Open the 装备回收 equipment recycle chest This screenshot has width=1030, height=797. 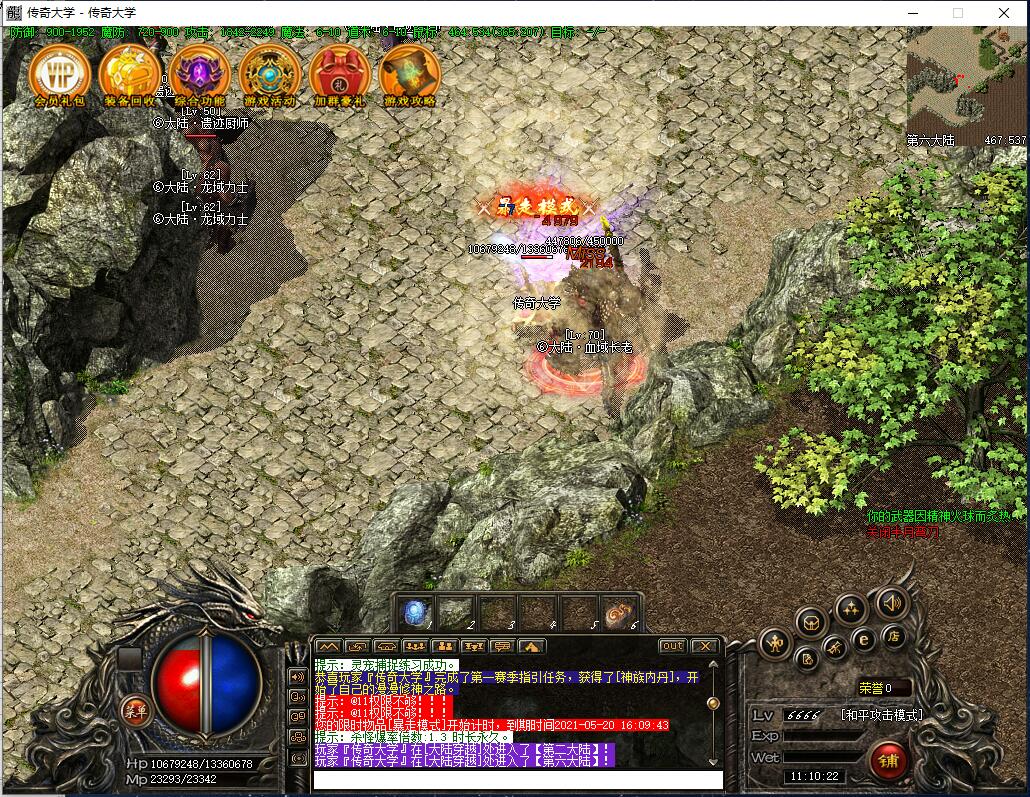coord(130,72)
